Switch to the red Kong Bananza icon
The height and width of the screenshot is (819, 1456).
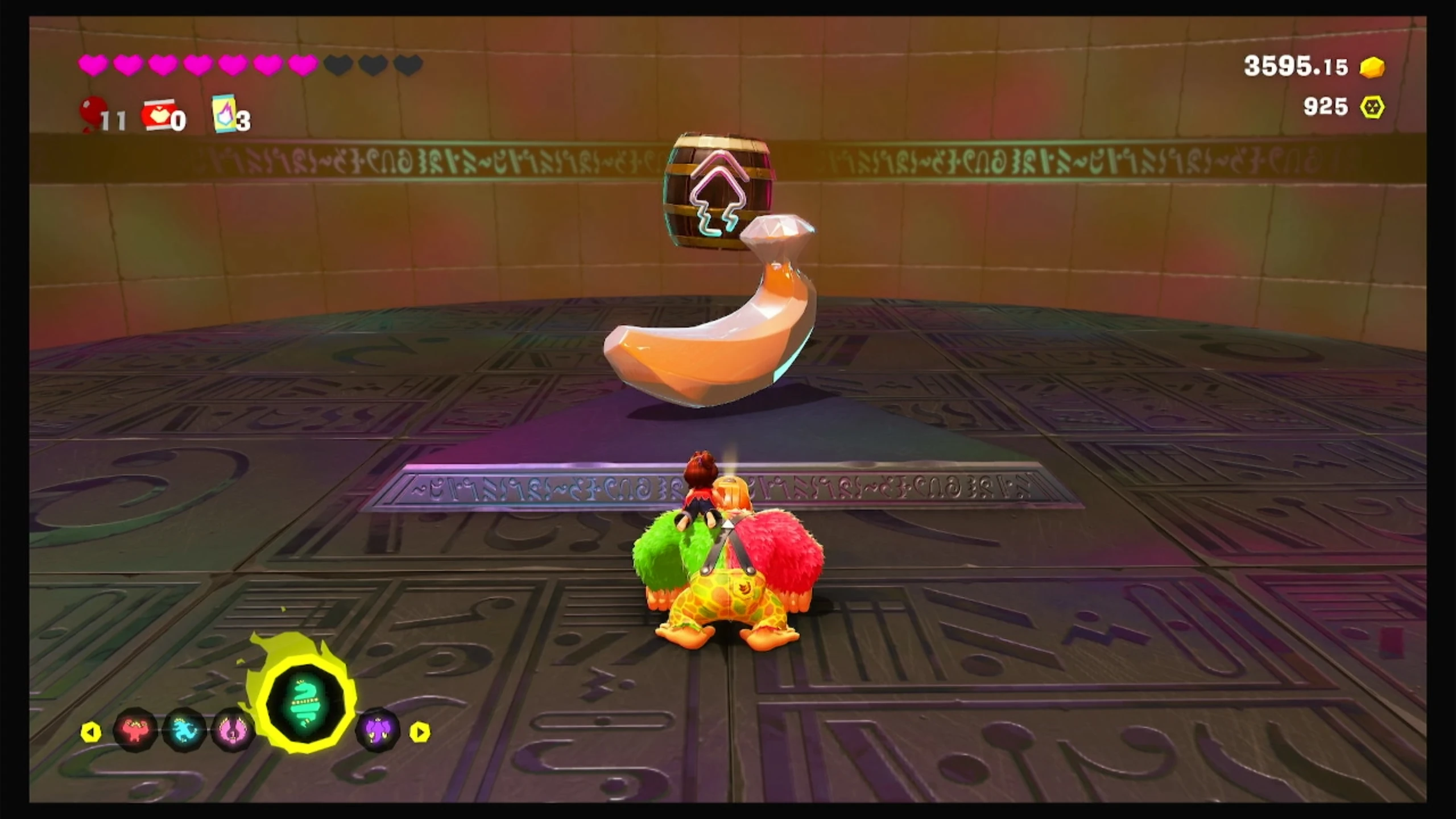[135, 729]
